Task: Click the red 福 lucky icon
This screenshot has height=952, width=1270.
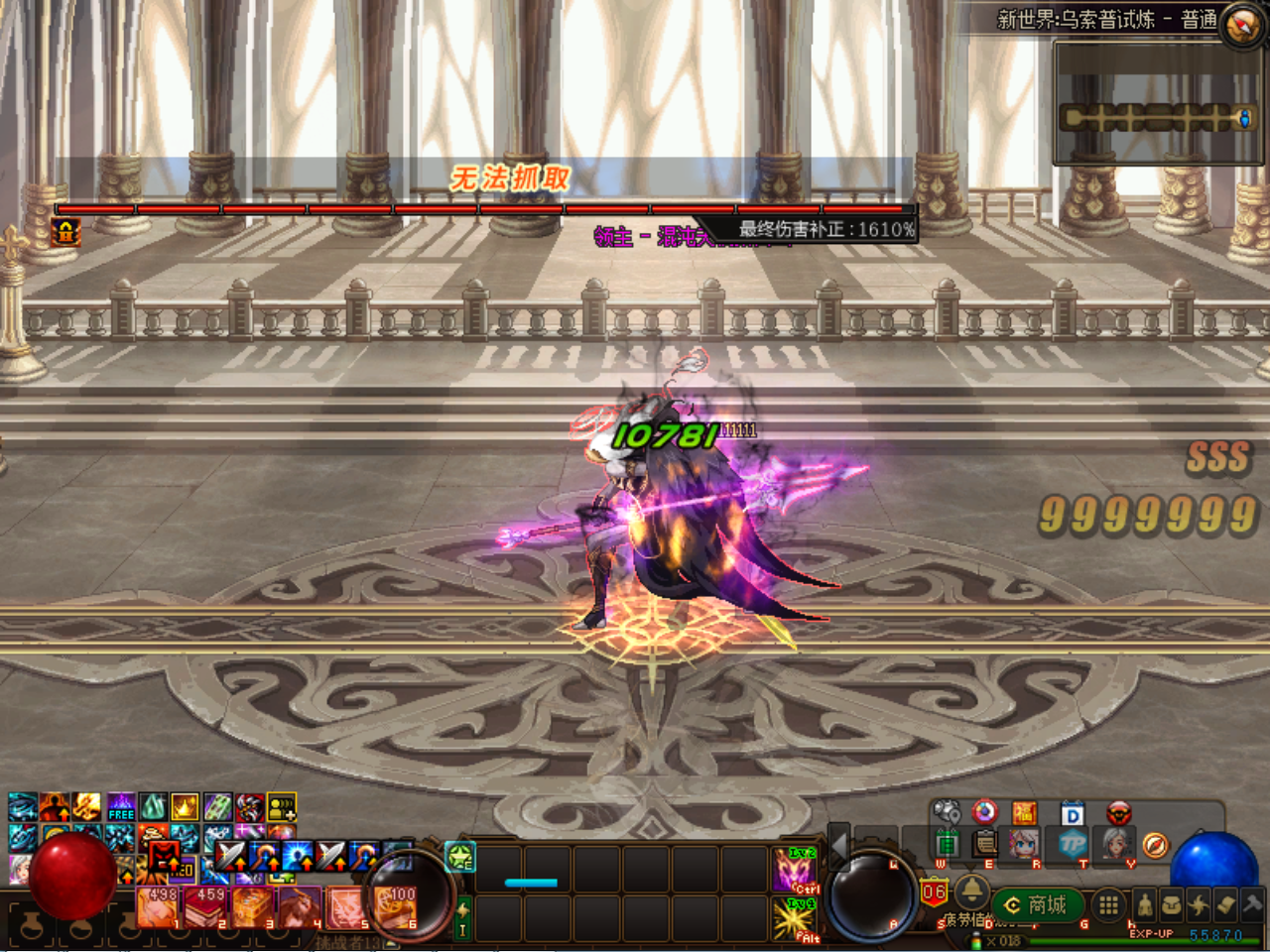Action: click(x=1024, y=813)
